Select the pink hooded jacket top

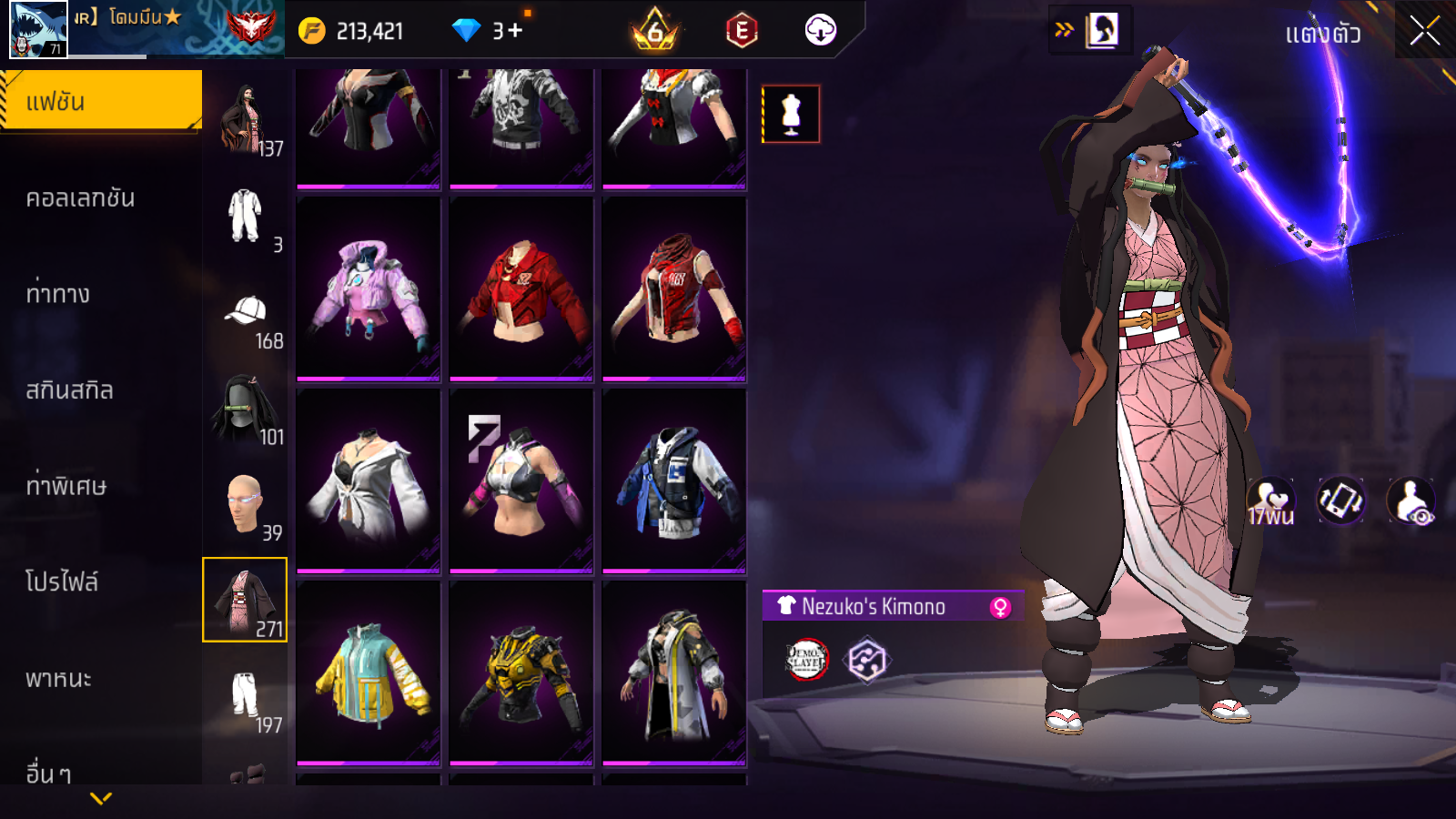click(x=369, y=289)
